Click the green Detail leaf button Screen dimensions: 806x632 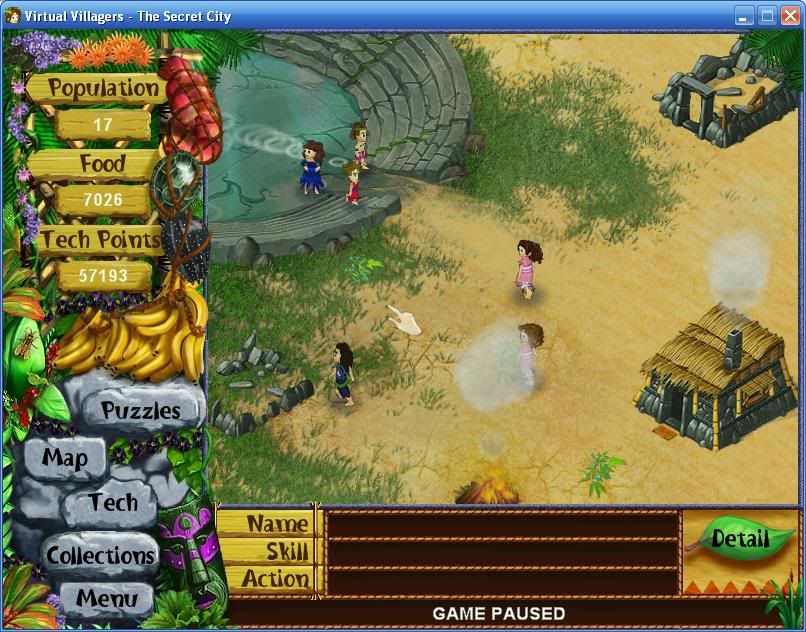tap(739, 540)
